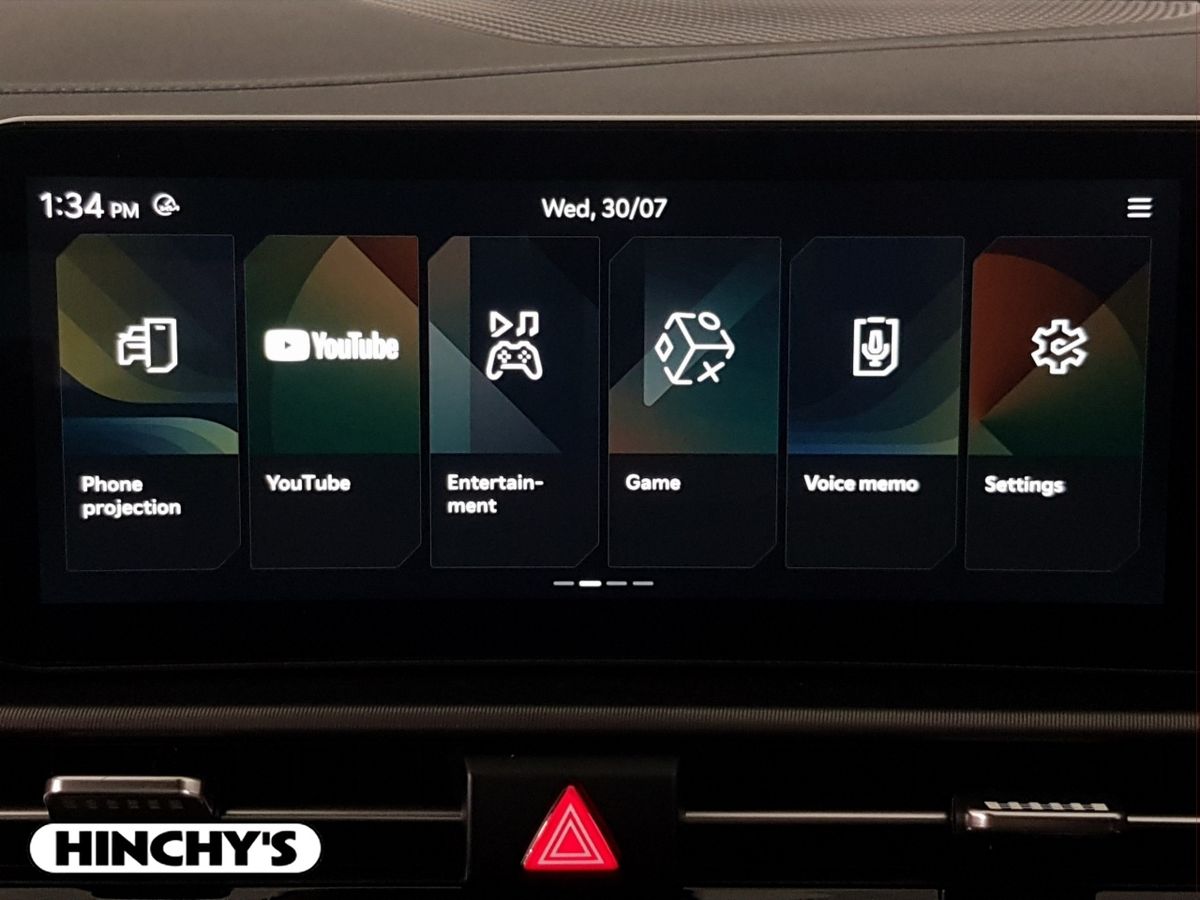Open the Phone projection tile
This screenshot has height=900, width=1200.
[x=148, y=400]
